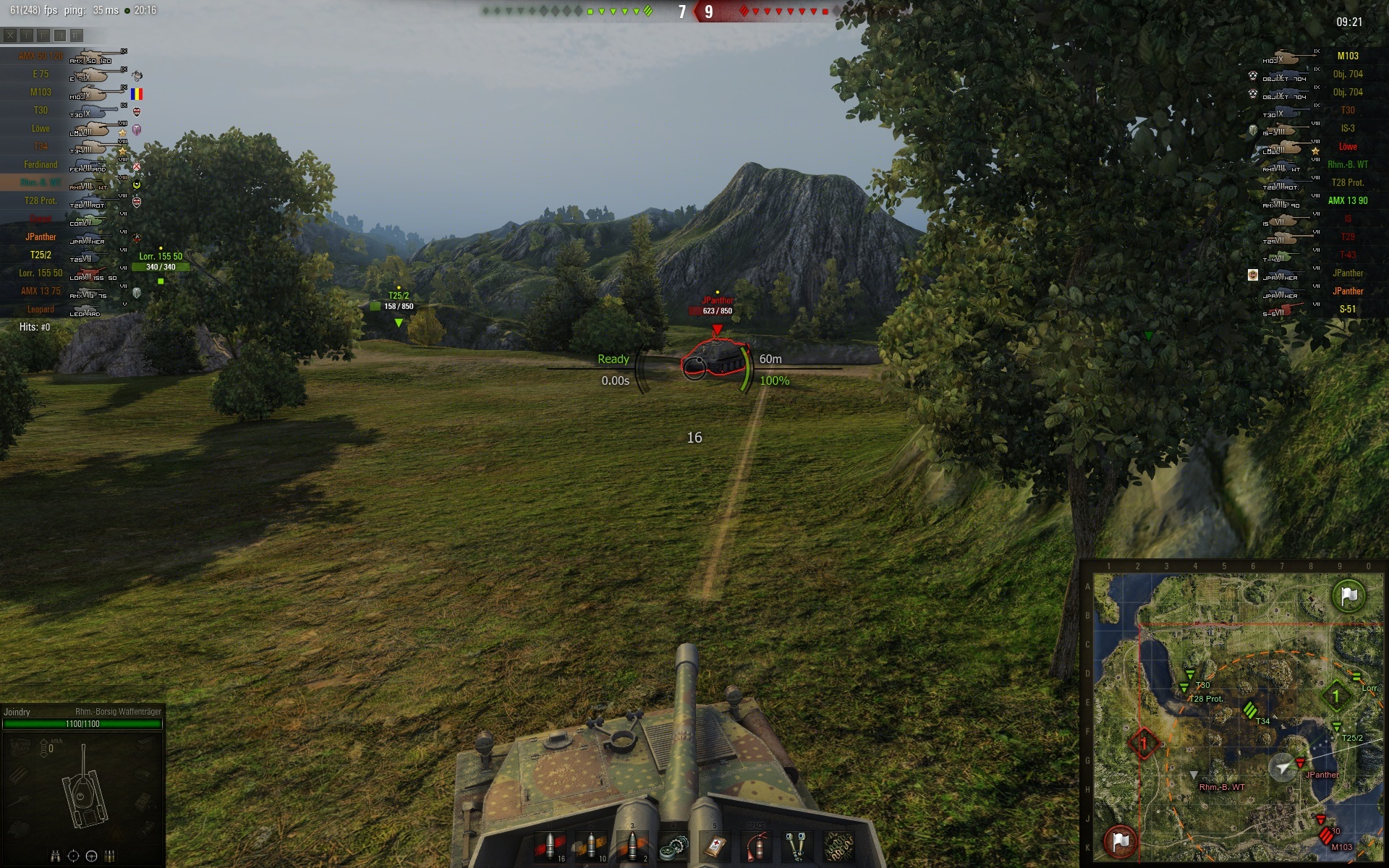Select the armor-piercing shell with 16 rounds
The height and width of the screenshot is (868, 1389).
[x=550, y=846]
